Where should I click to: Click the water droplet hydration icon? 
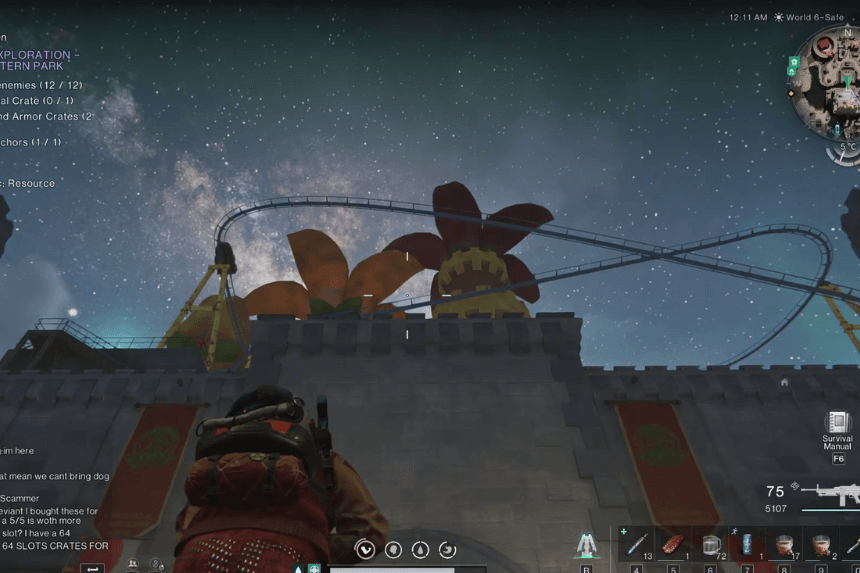[x=421, y=549]
